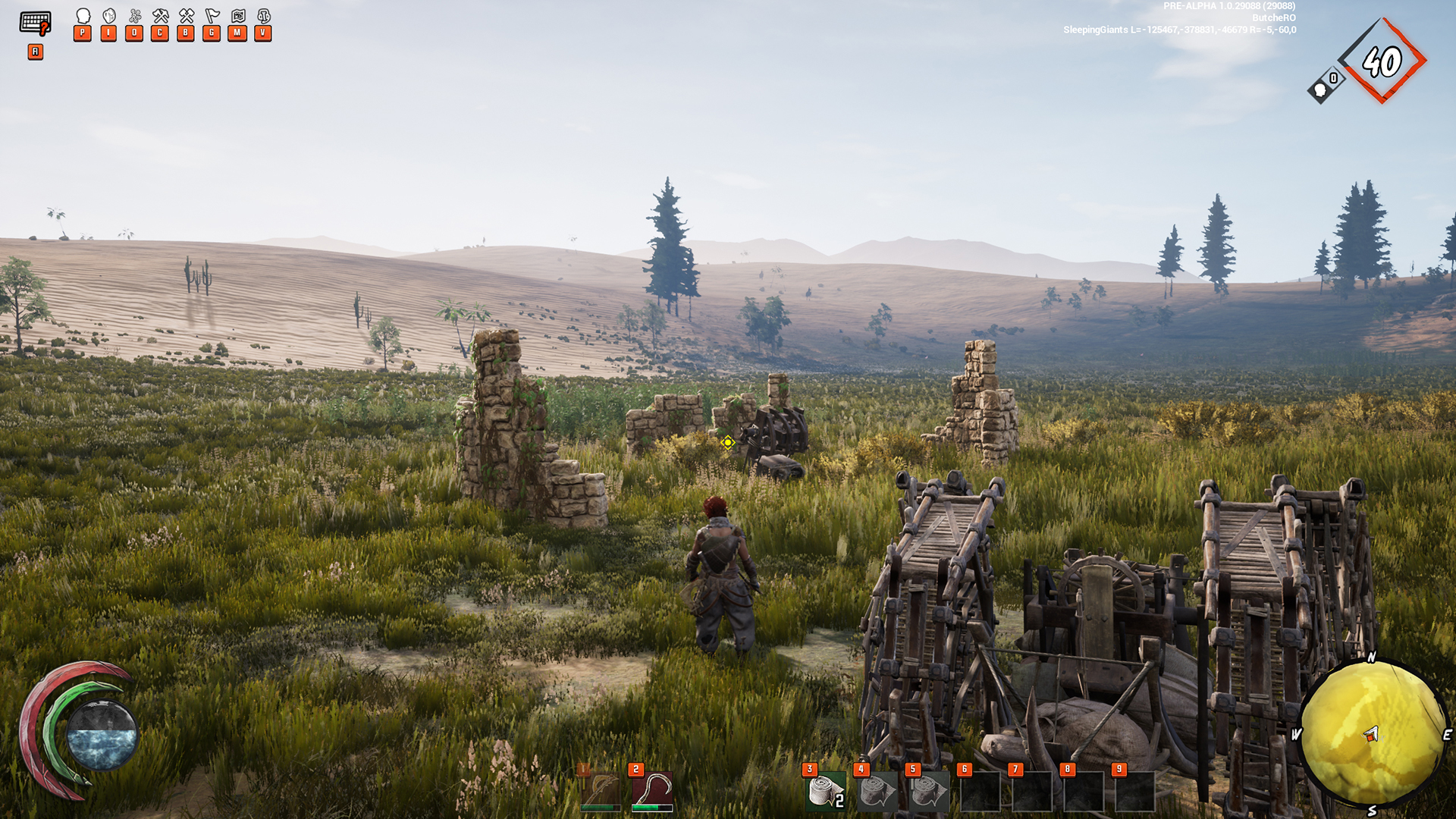Open the keyboard controls help icon
Image resolution: width=1456 pixels, height=819 pixels.
(35, 23)
